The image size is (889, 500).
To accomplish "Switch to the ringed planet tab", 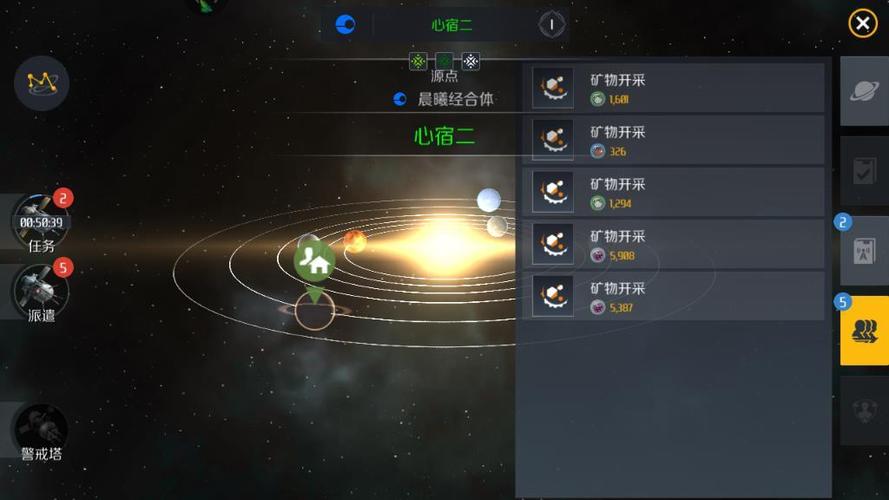I will (x=864, y=91).
